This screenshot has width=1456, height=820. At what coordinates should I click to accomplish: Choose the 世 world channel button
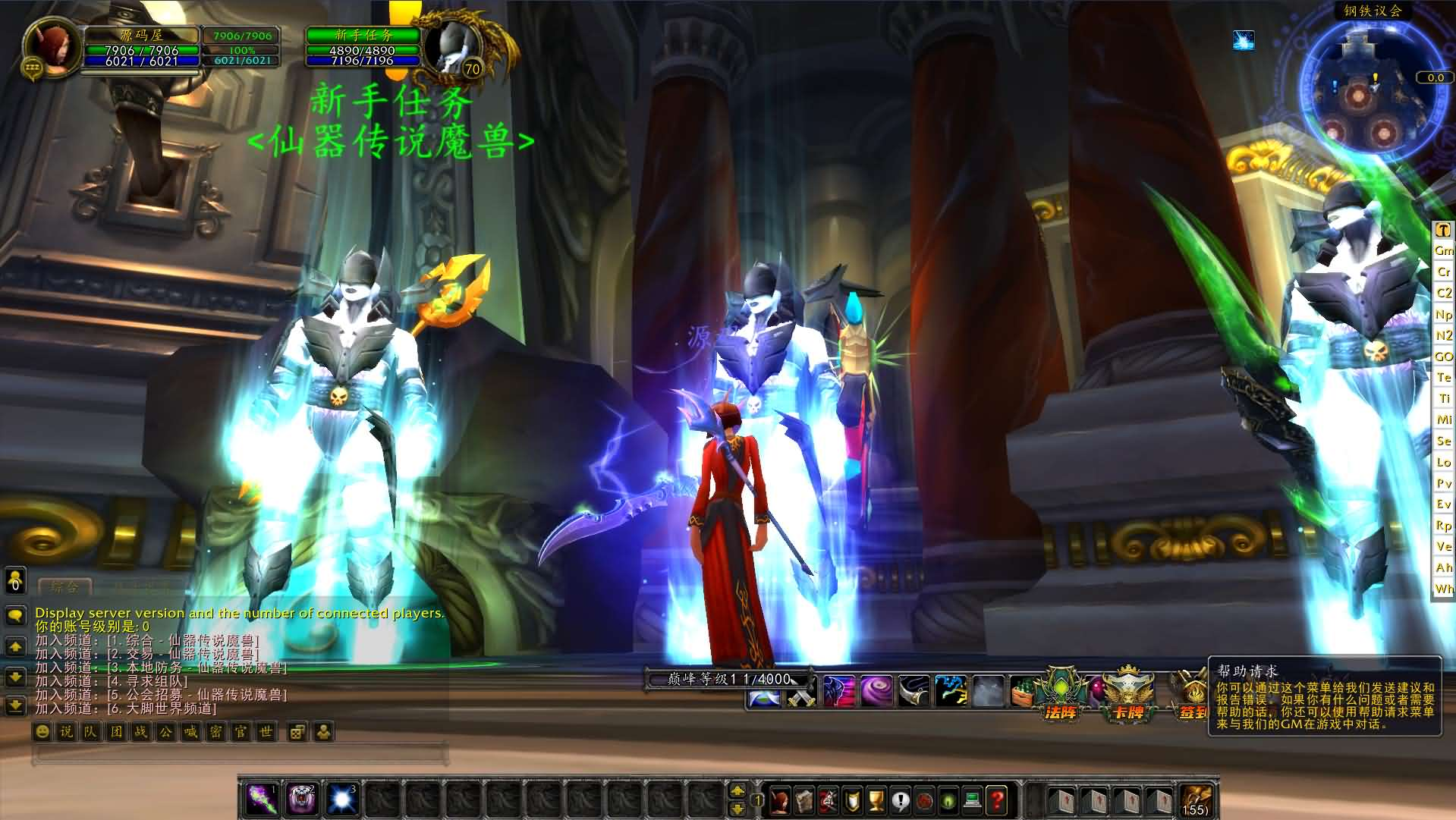tap(266, 732)
